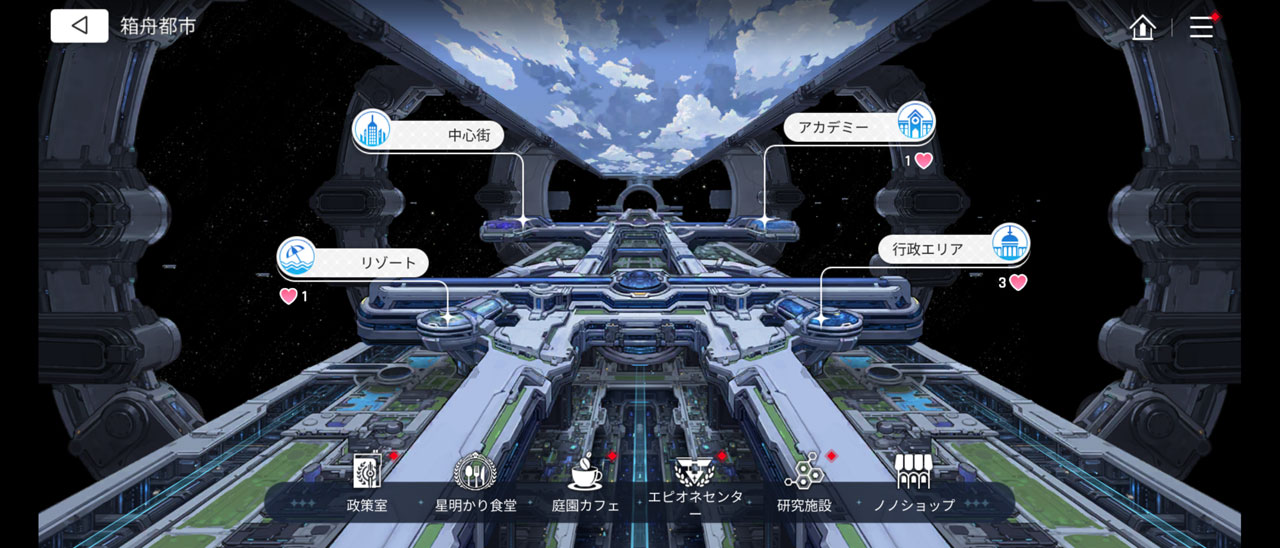This screenshot has width=1280, height=548.
Task: Open the hamburger menu
Action: click(x=1201, y=27)
